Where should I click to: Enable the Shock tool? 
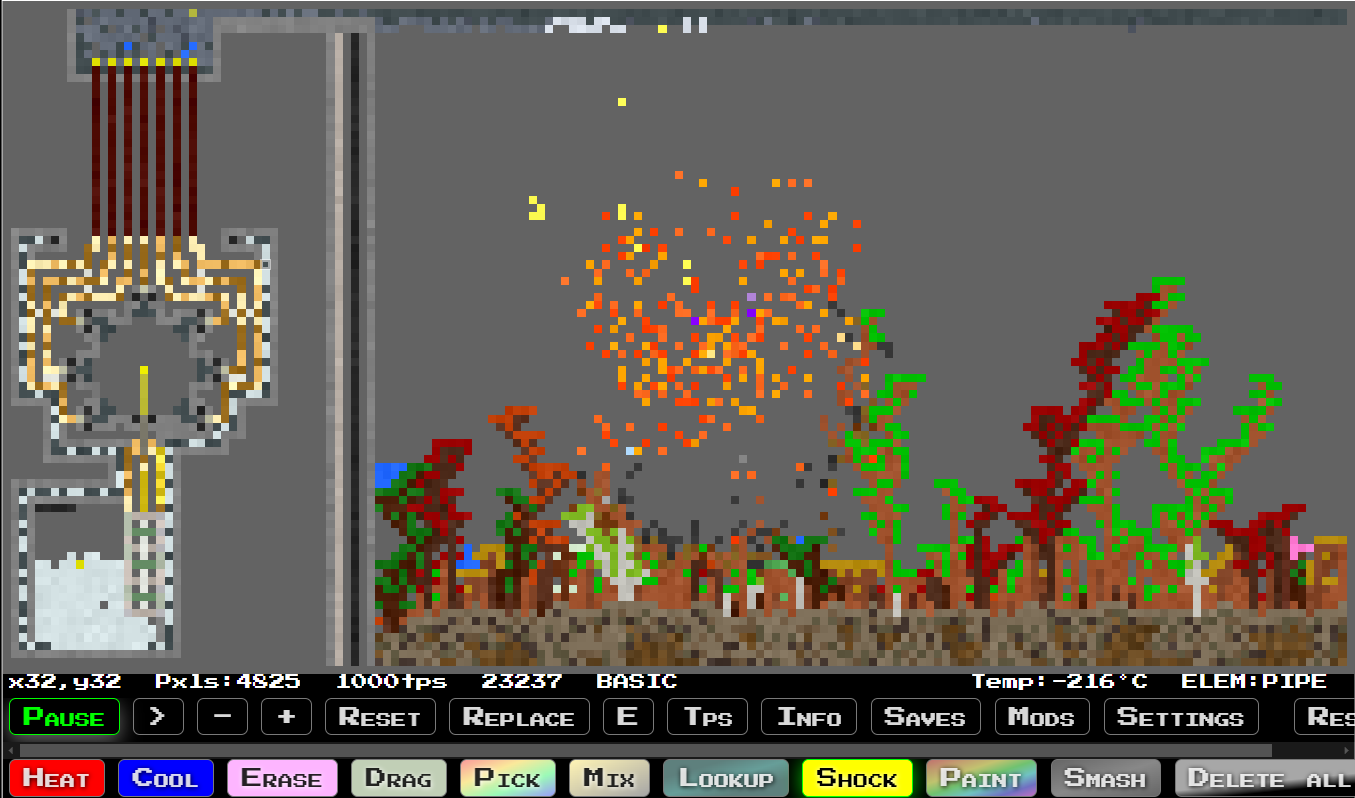tap(856, 777)
